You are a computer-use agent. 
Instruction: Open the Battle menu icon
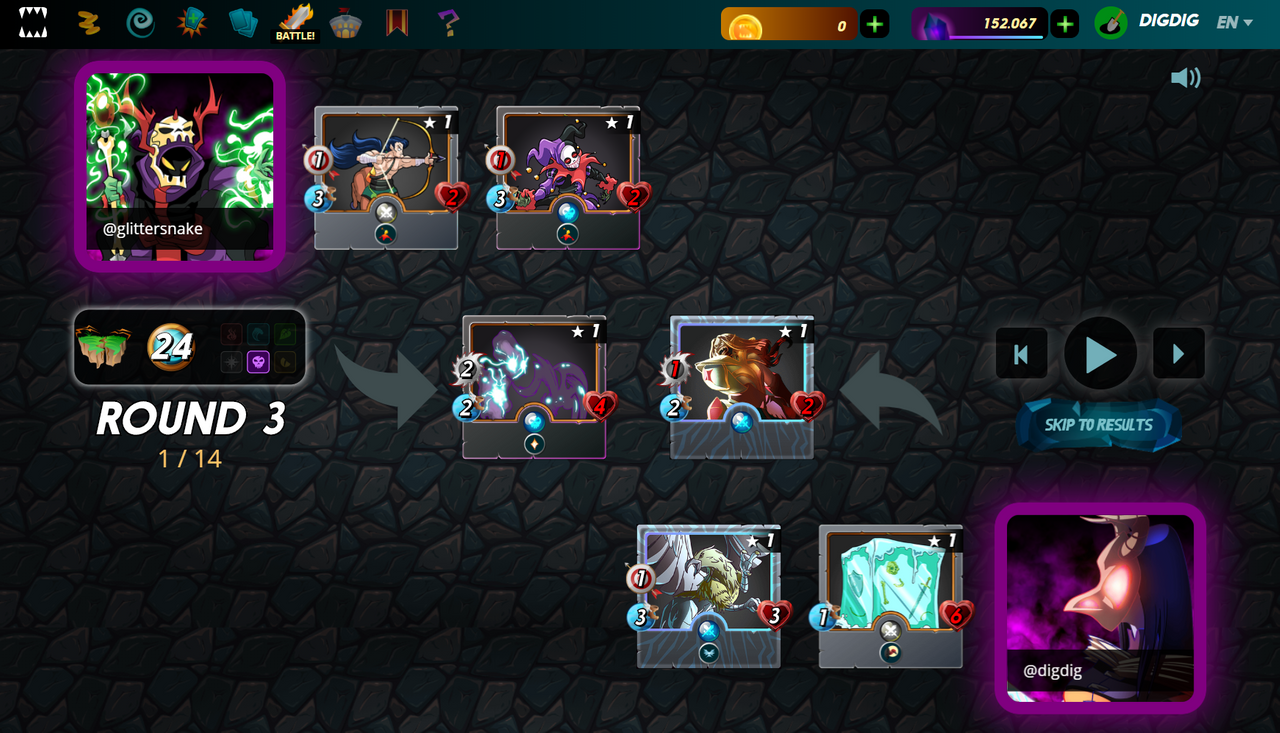click(296, 23)
